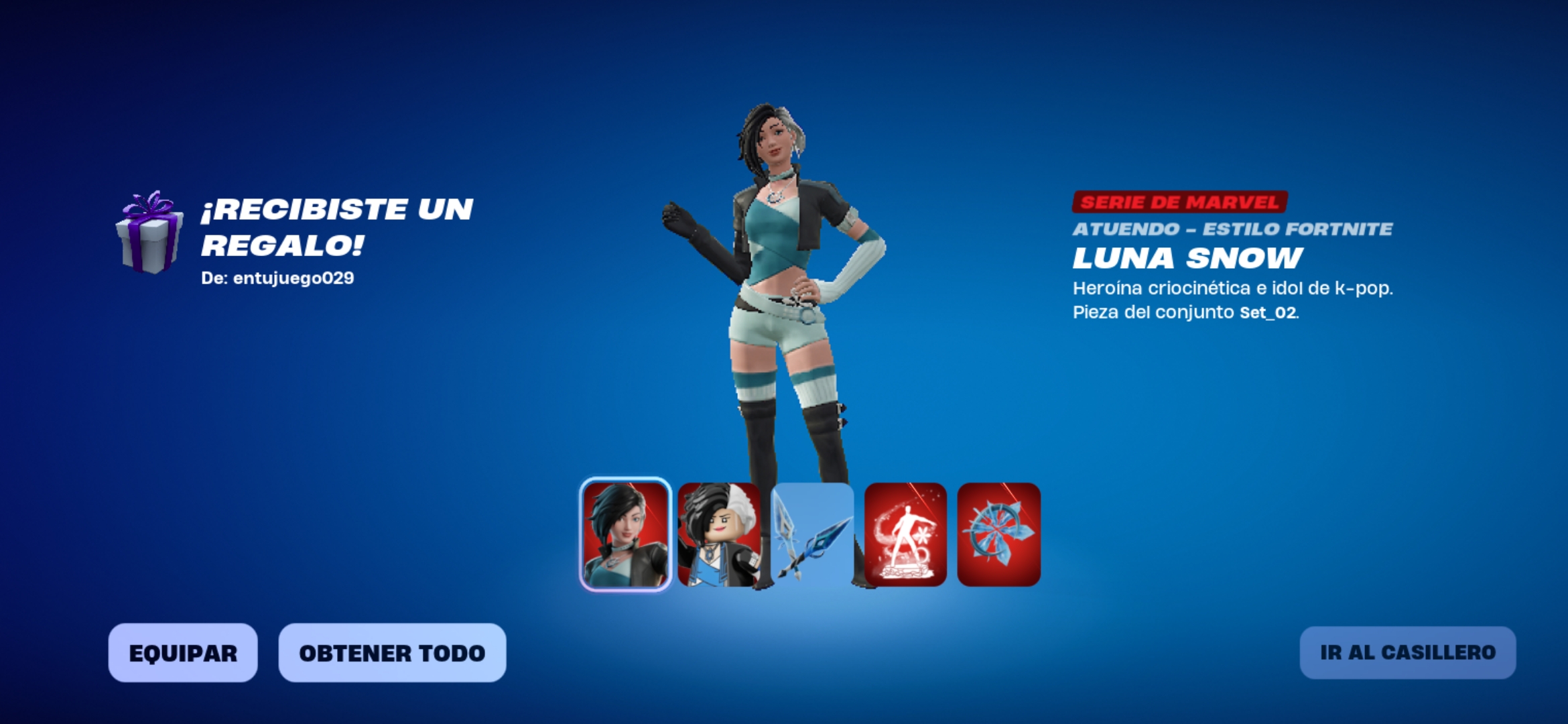Equip the Luna Snow outfit with EQUIPAR

[x=183, y=653]
